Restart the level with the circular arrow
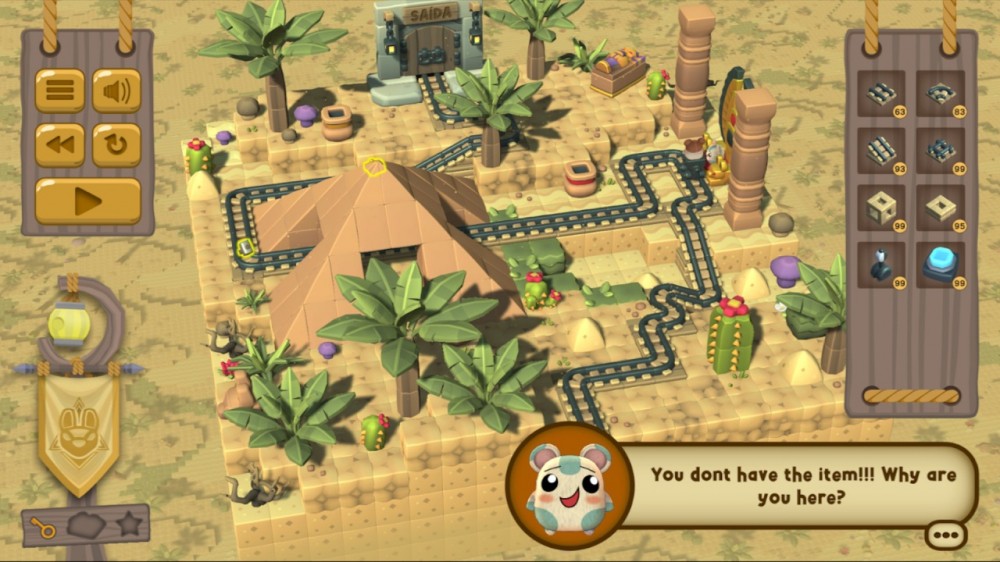The image size is (1000, 562). (117, 145)
